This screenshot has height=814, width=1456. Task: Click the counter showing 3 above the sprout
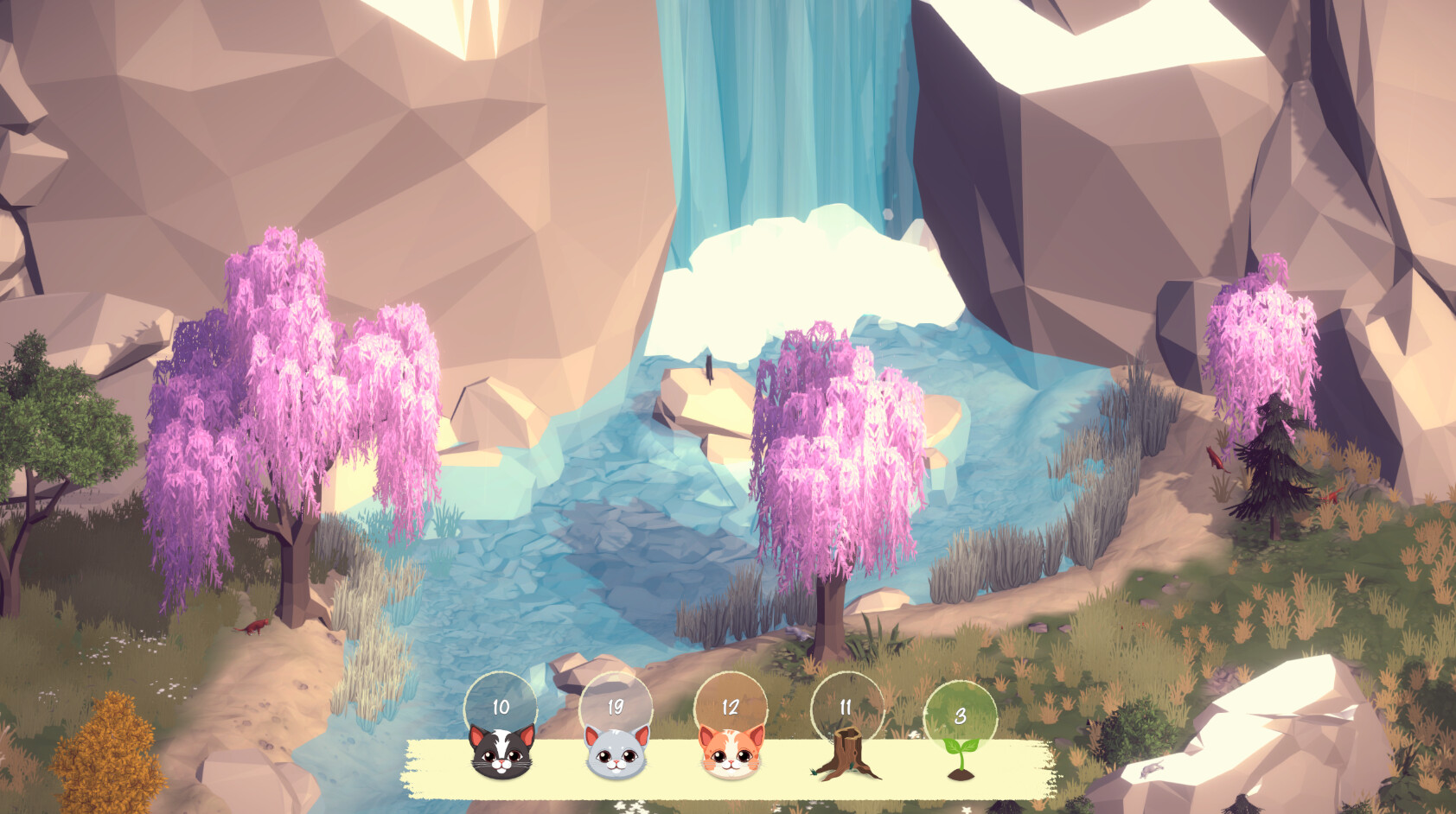pyautogui.click(x=960, y=715)
